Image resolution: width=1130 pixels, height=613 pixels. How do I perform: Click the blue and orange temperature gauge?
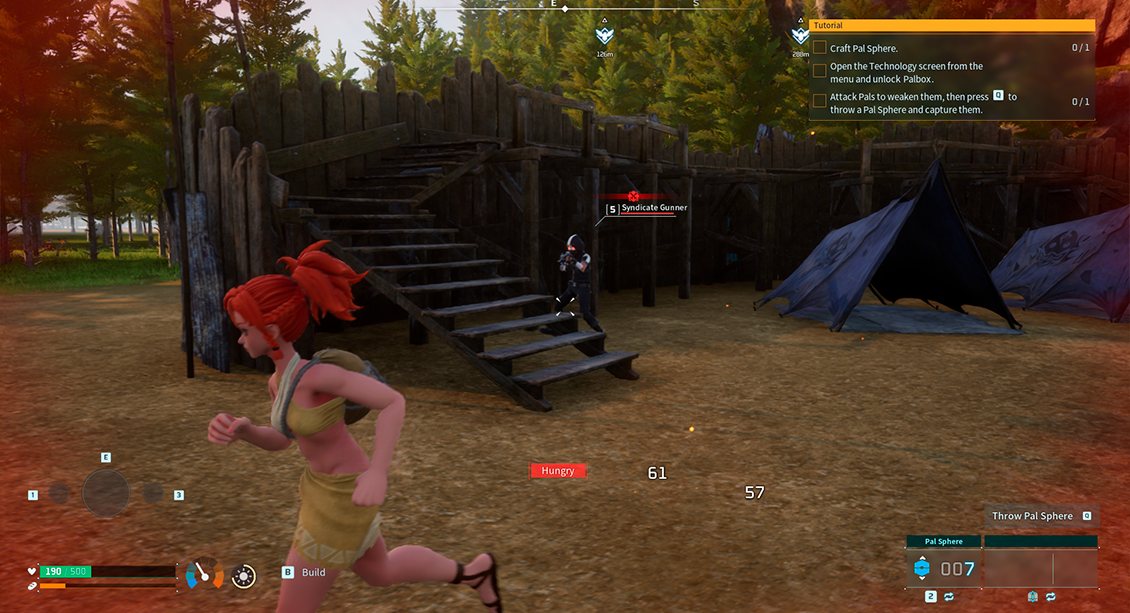205,574
